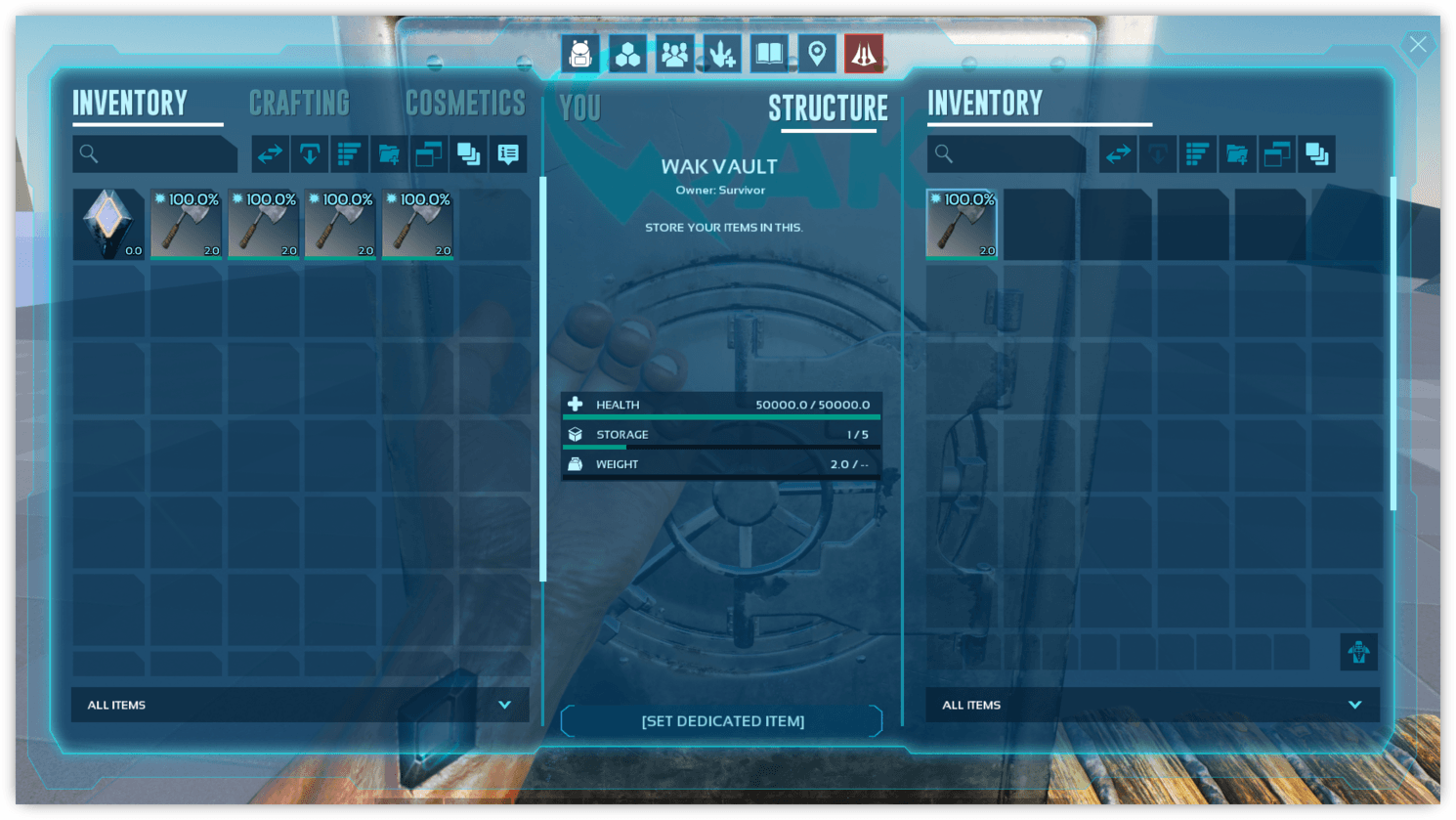Screen dimensions: 1456x820
Task: Open the tribe people icon in top bar
Action: tap(674, 54)
